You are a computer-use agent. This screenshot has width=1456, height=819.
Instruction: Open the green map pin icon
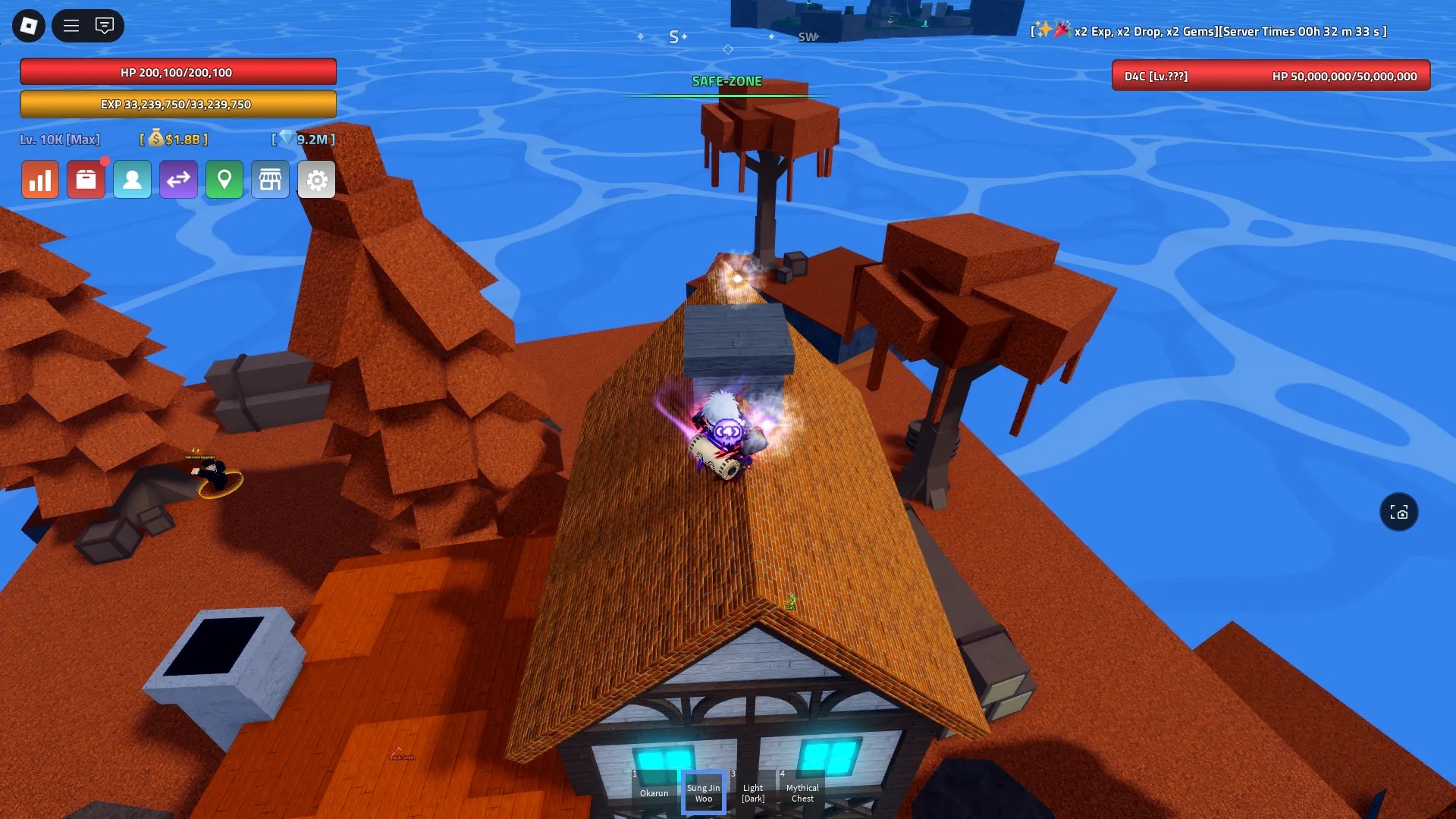pyautogui.click(x=224, y=179)
